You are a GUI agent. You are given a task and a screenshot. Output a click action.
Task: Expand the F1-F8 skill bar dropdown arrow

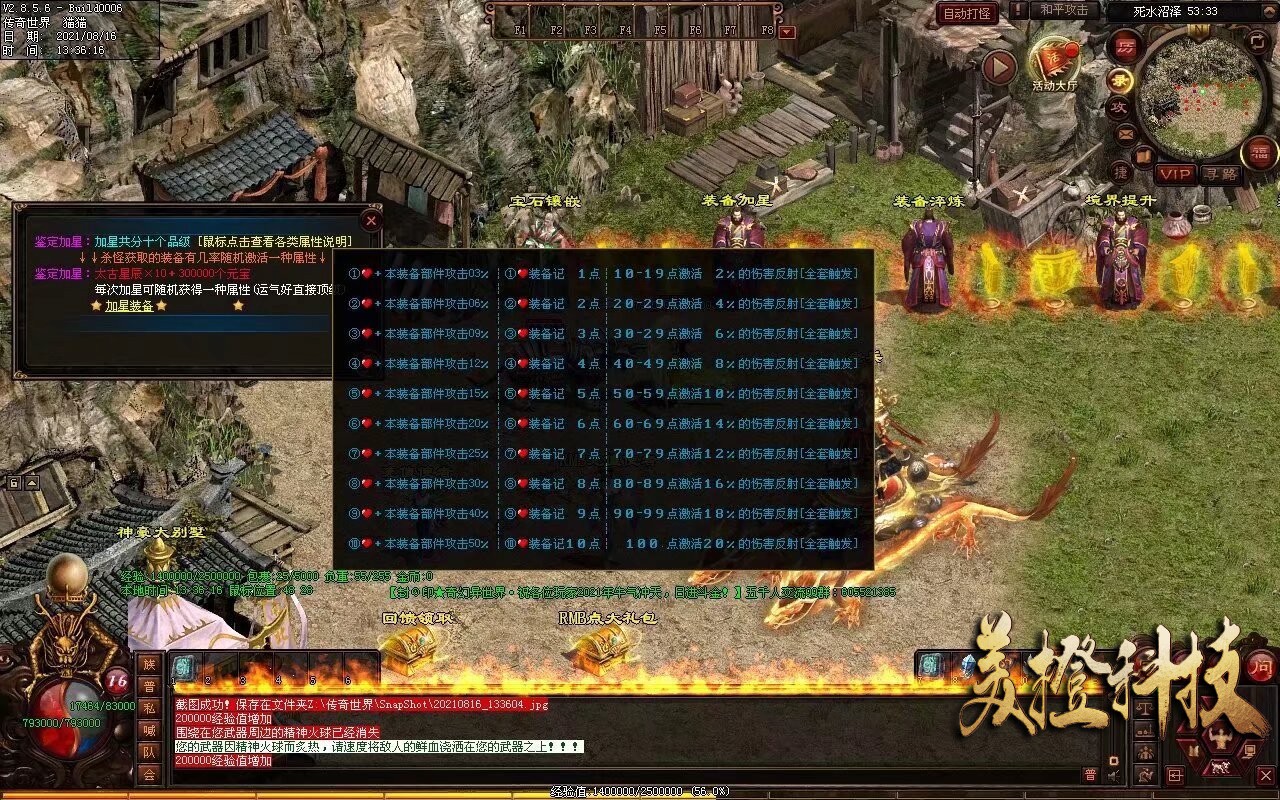pos(787,30)
